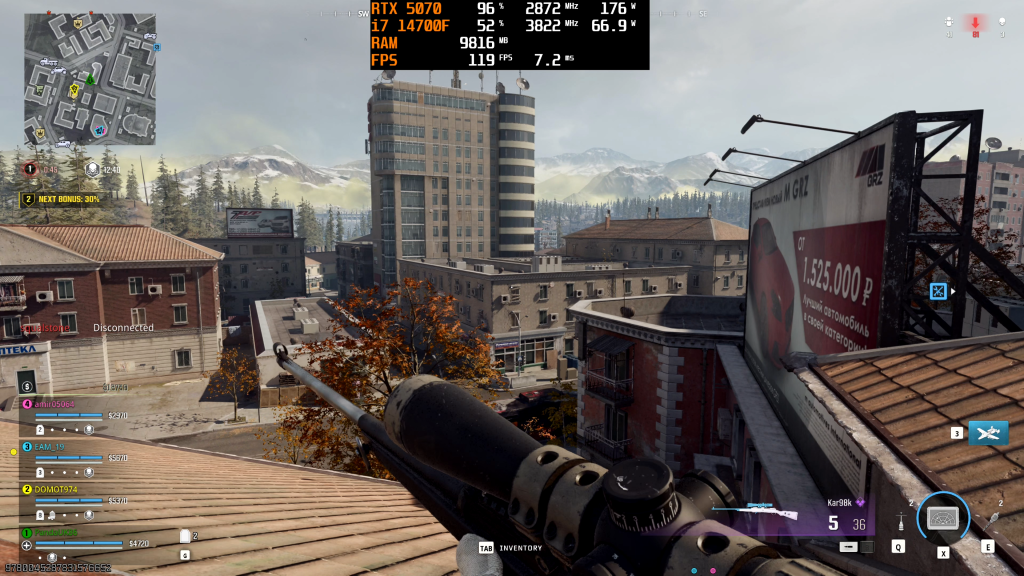Use the field upgrade radar icon

click(x=943, y=517)
